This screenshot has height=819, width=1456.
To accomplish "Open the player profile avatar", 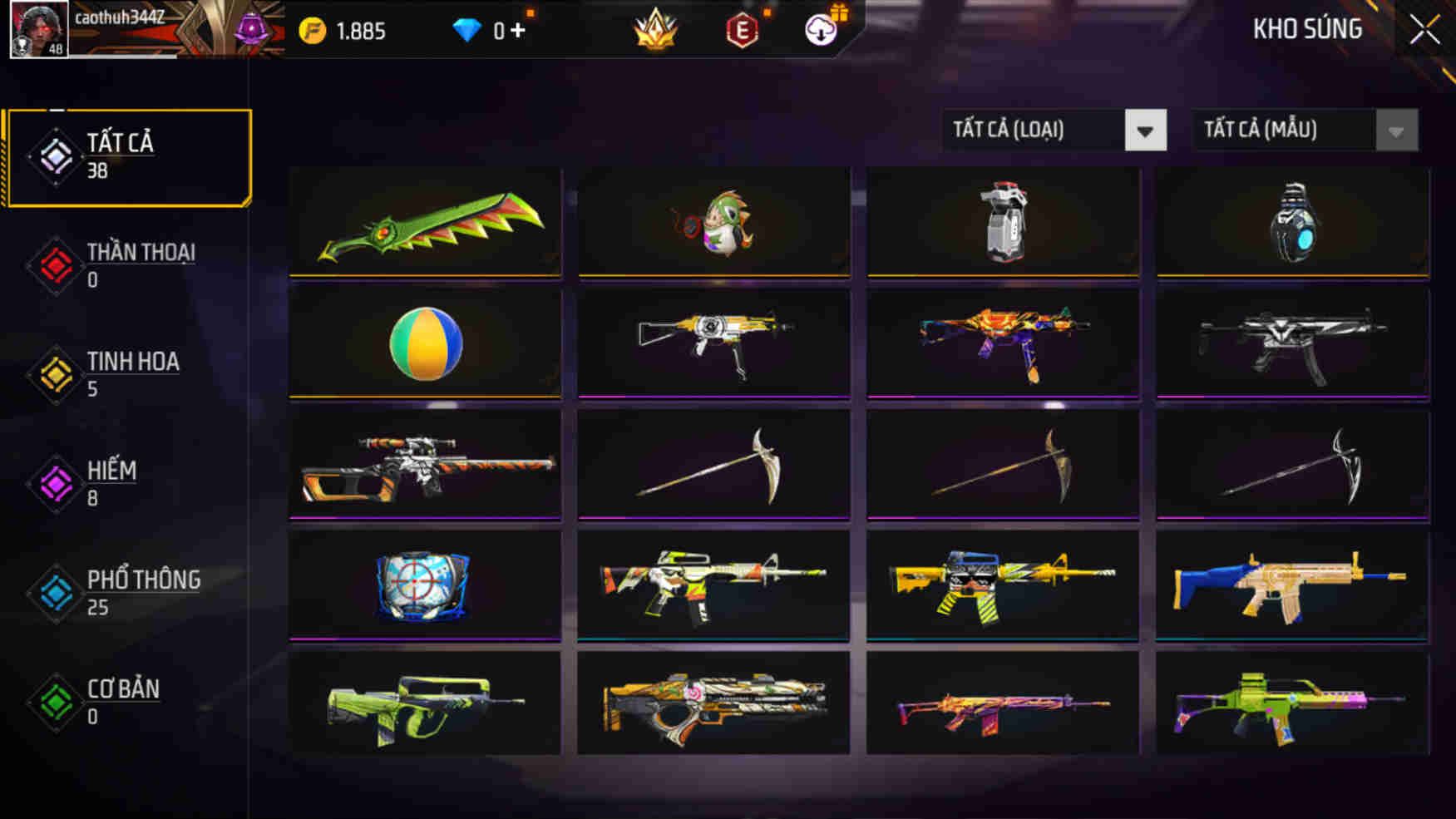I will coord(38,29).
